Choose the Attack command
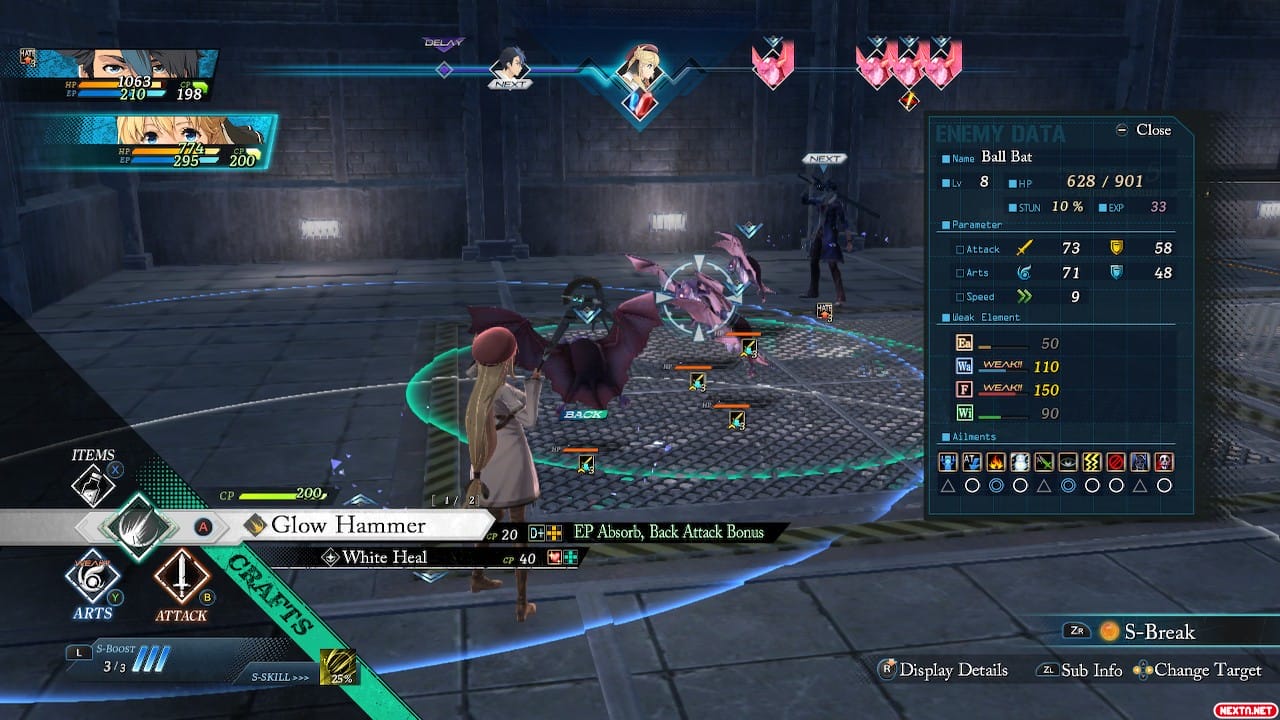1280x720 pixels. click(181, 576)
